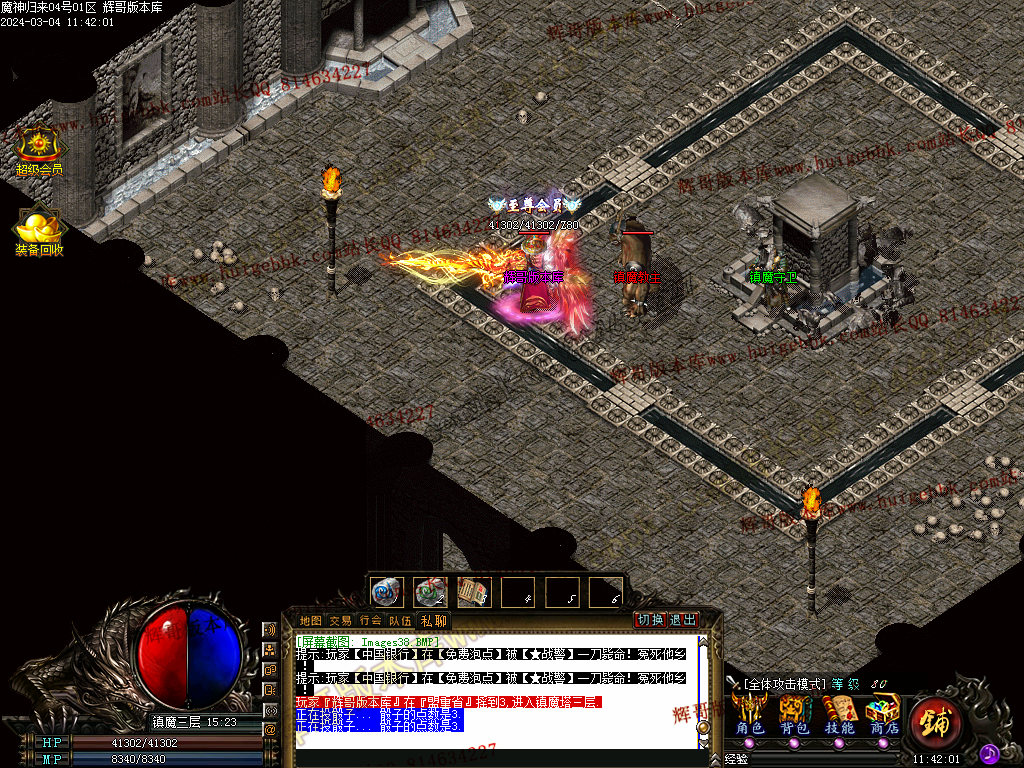The height and width of the screenshot is (768, 1024).
Task: Open the 超级会员 super member icon
Action: [38, 146]
